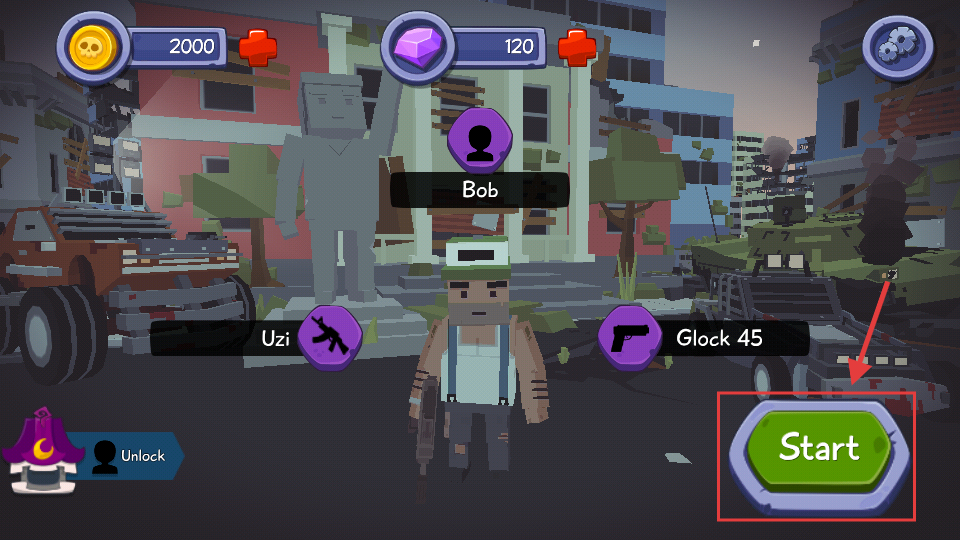Screen dimensions: 960x540
Task: Change the Uzi primary weapon
Action: [x=330, y=338]
